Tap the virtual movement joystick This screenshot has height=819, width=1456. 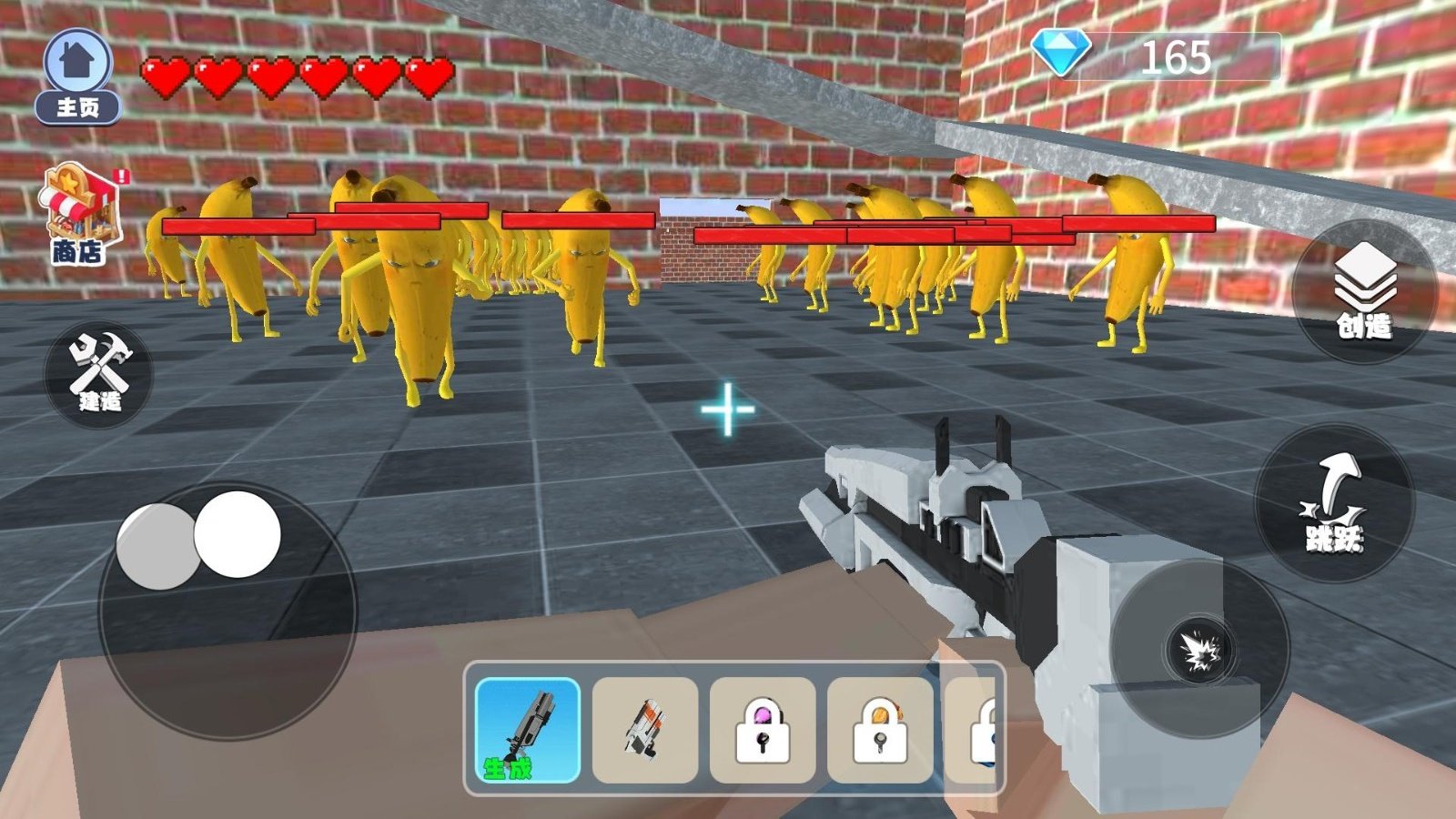(227, 610)
